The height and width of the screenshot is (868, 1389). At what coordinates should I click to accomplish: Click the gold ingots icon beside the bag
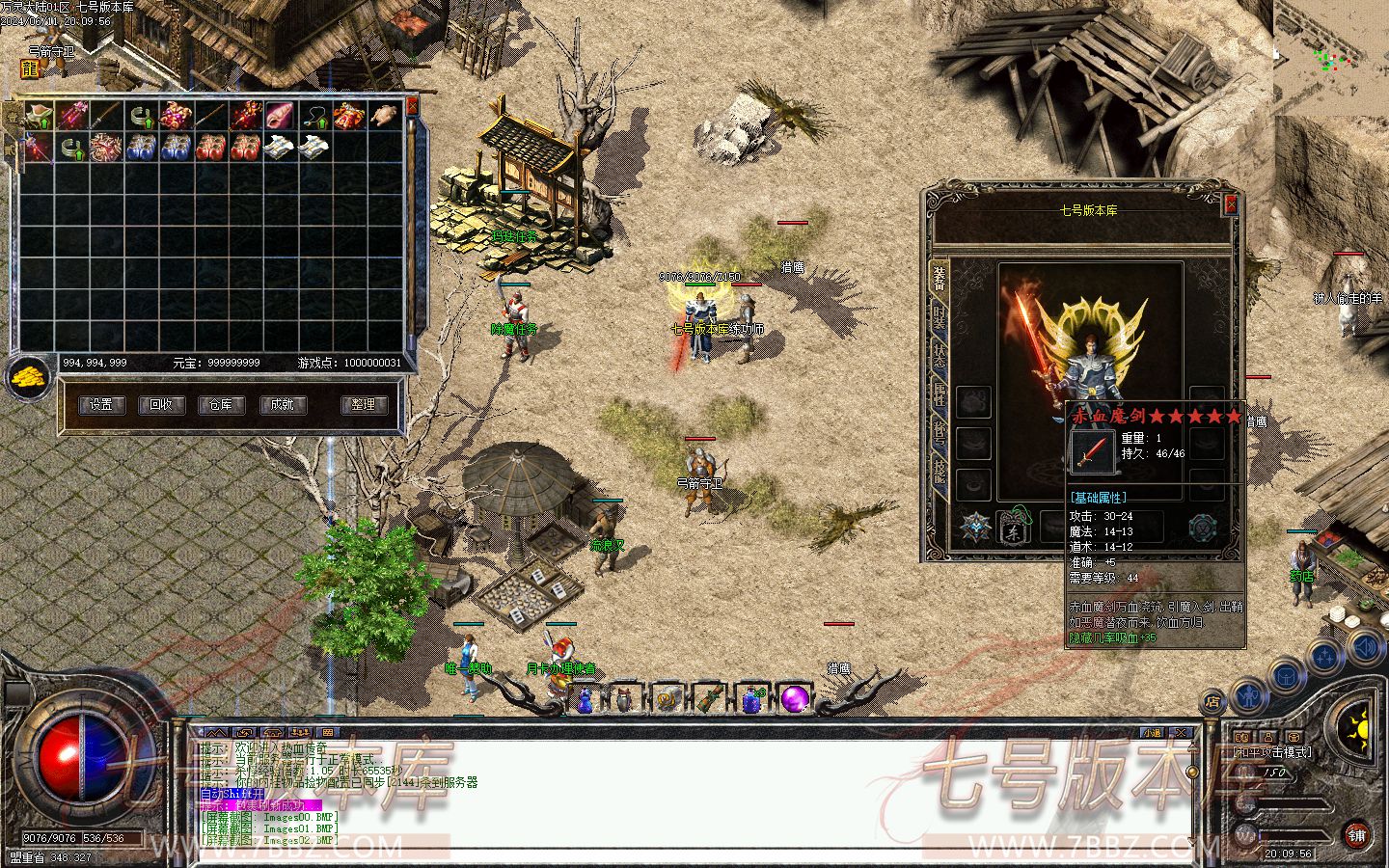click(x=29, y=378)
